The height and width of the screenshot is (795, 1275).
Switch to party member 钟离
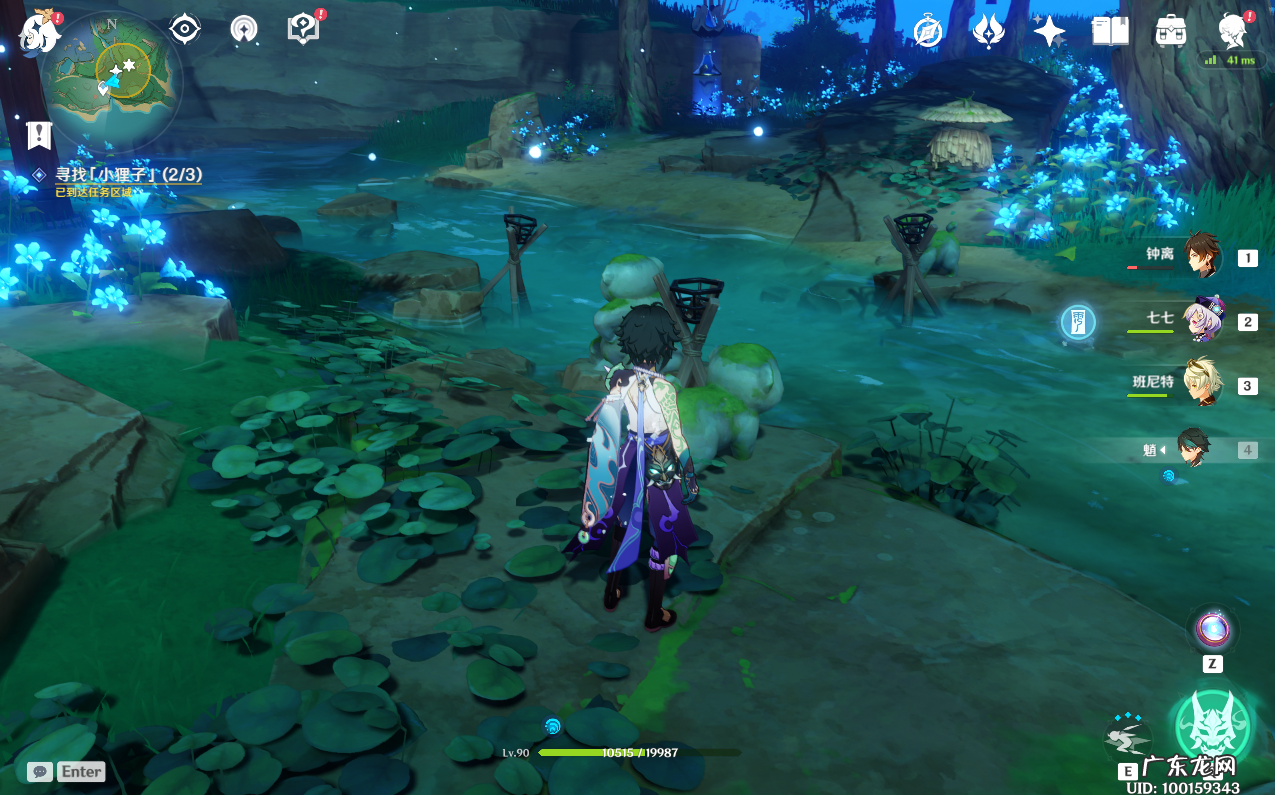[x=1202, y=257]
